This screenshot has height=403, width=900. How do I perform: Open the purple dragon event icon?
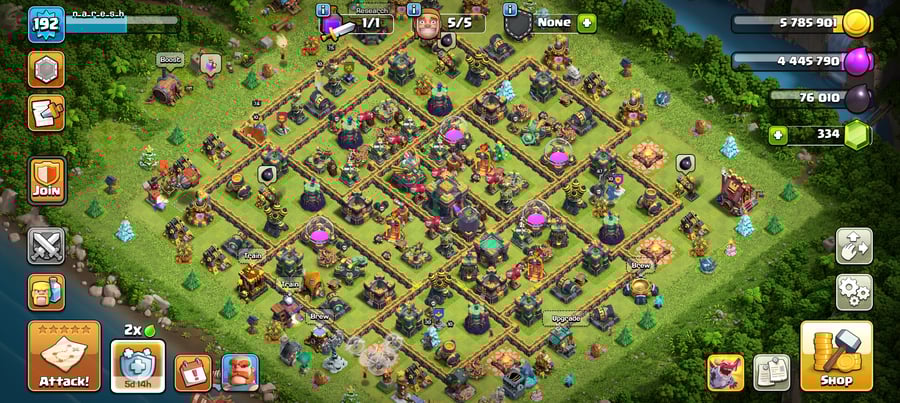coord(725,371)
